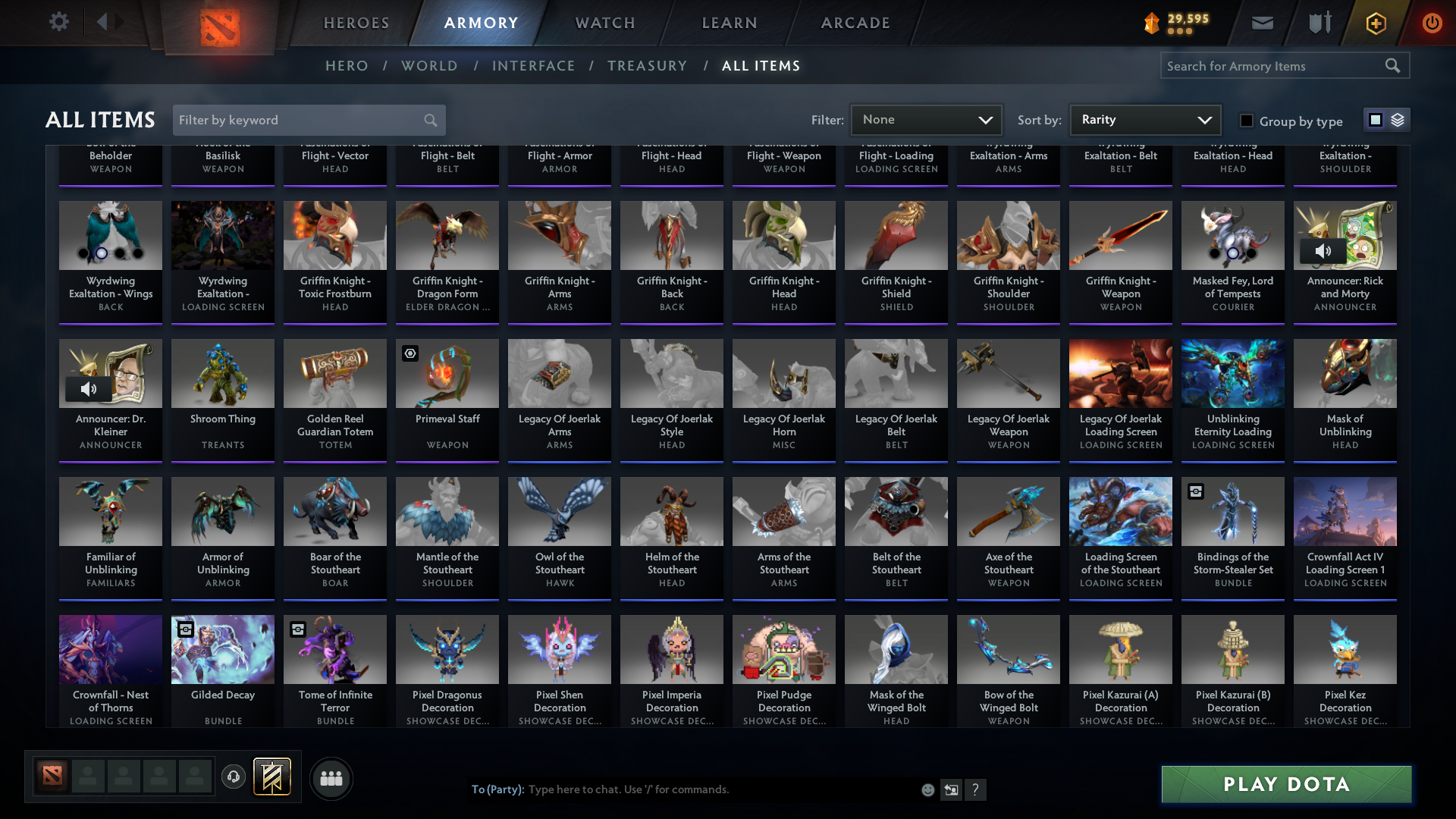Image resolution: width=1456 pixels, height=819 pixels.
Task: Open the Dota Plus hexagon plus icon
Action: click(x=1376, y=23)
